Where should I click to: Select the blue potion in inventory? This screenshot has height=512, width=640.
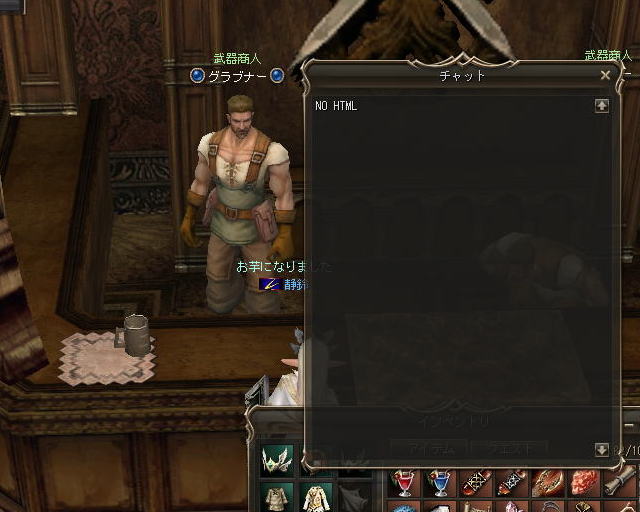pyautogui.click(x=440, y=484)
